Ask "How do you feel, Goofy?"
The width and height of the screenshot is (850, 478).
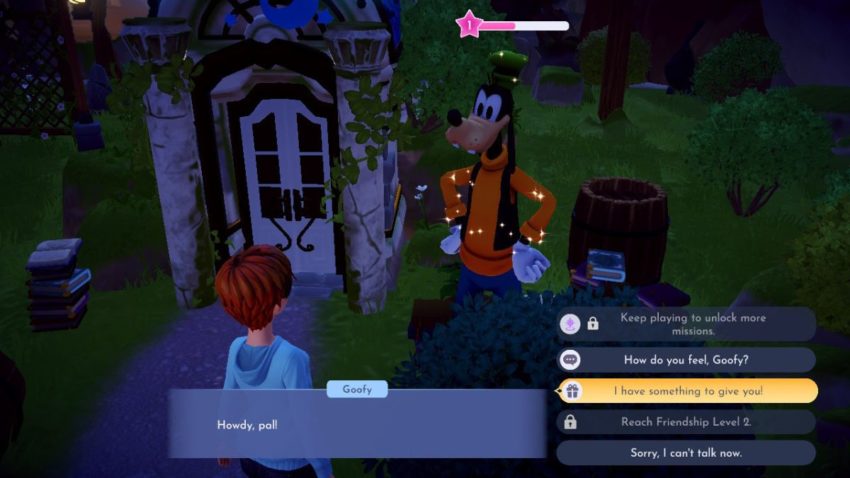pos(686,360)
